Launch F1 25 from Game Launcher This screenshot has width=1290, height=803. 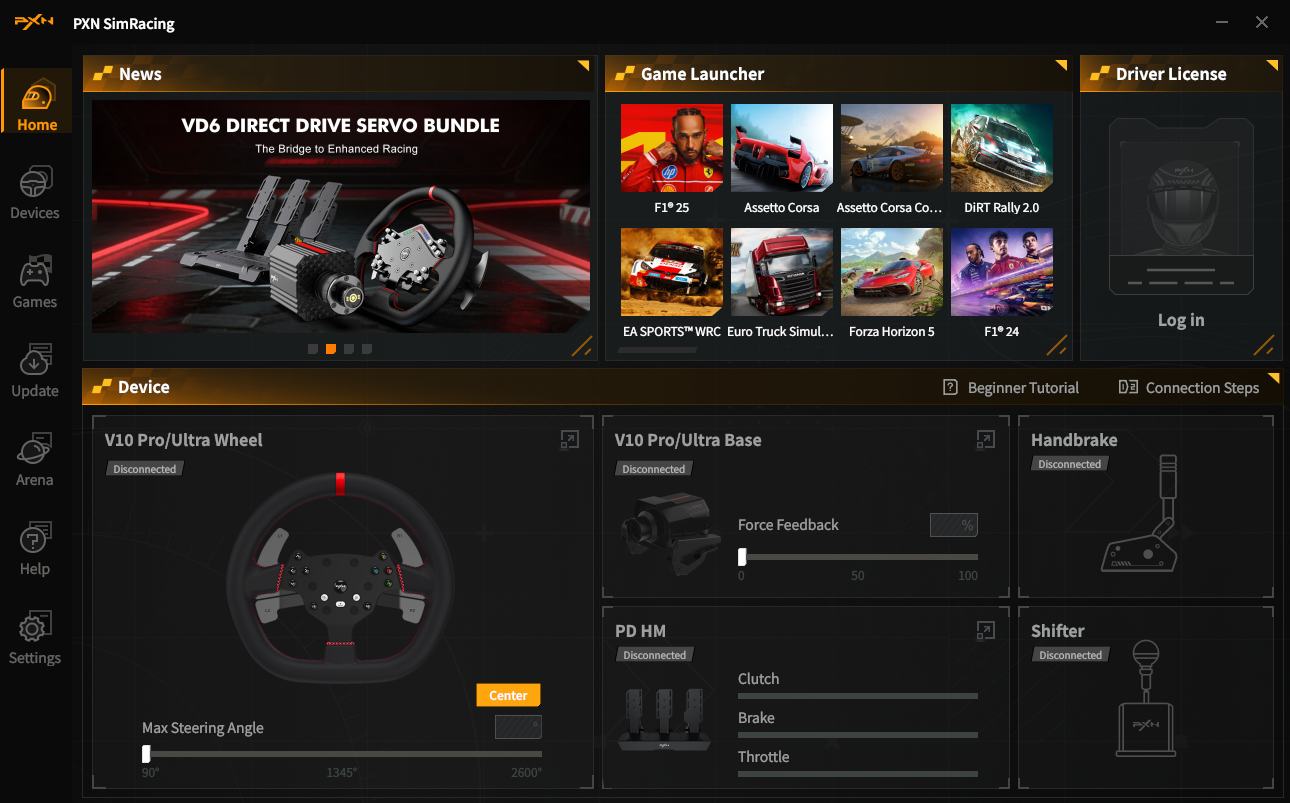tap(671, 149)
